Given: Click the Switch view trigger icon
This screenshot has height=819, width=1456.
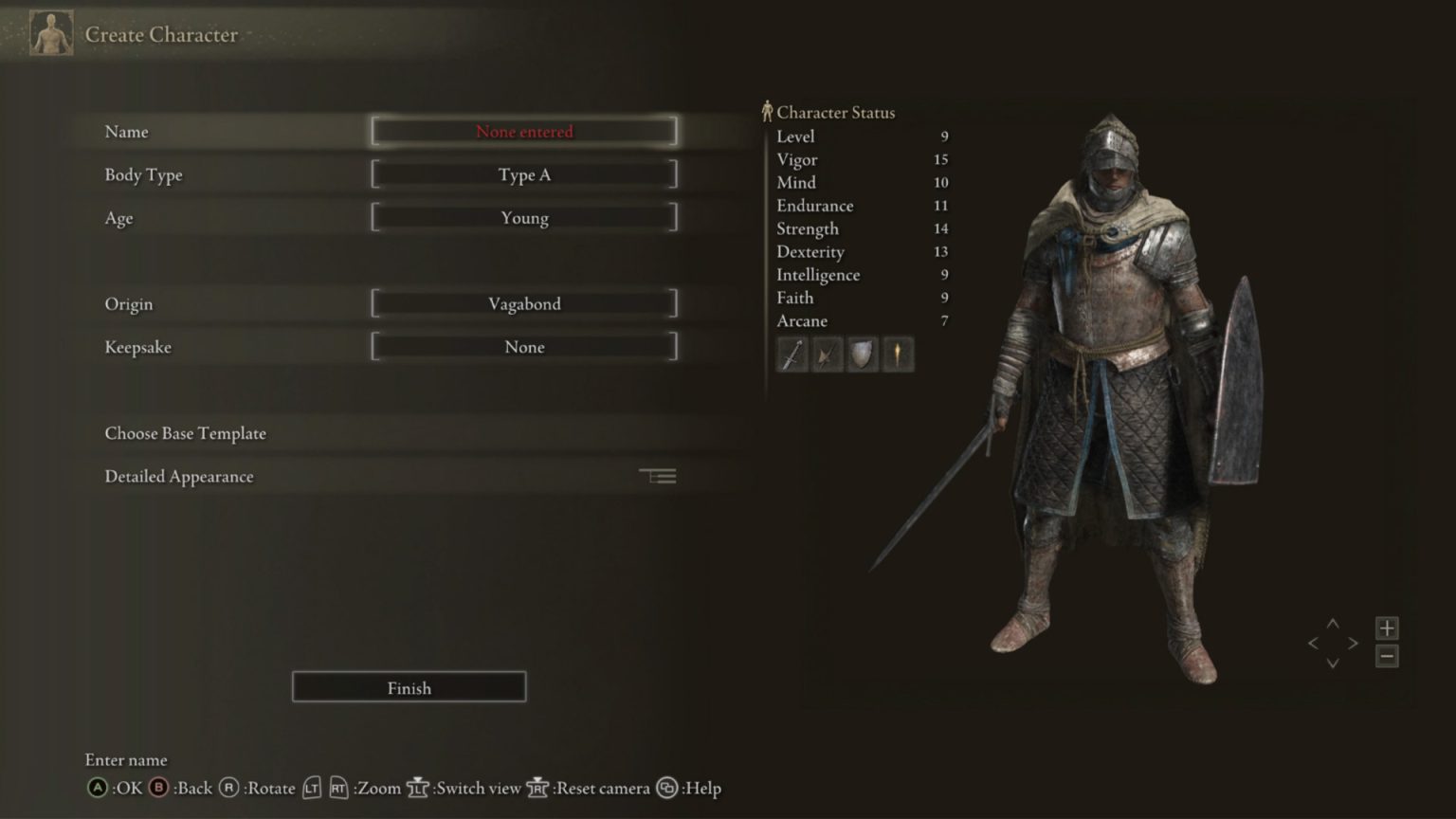Looking at the screenshot, I should [x=419, y=788].
